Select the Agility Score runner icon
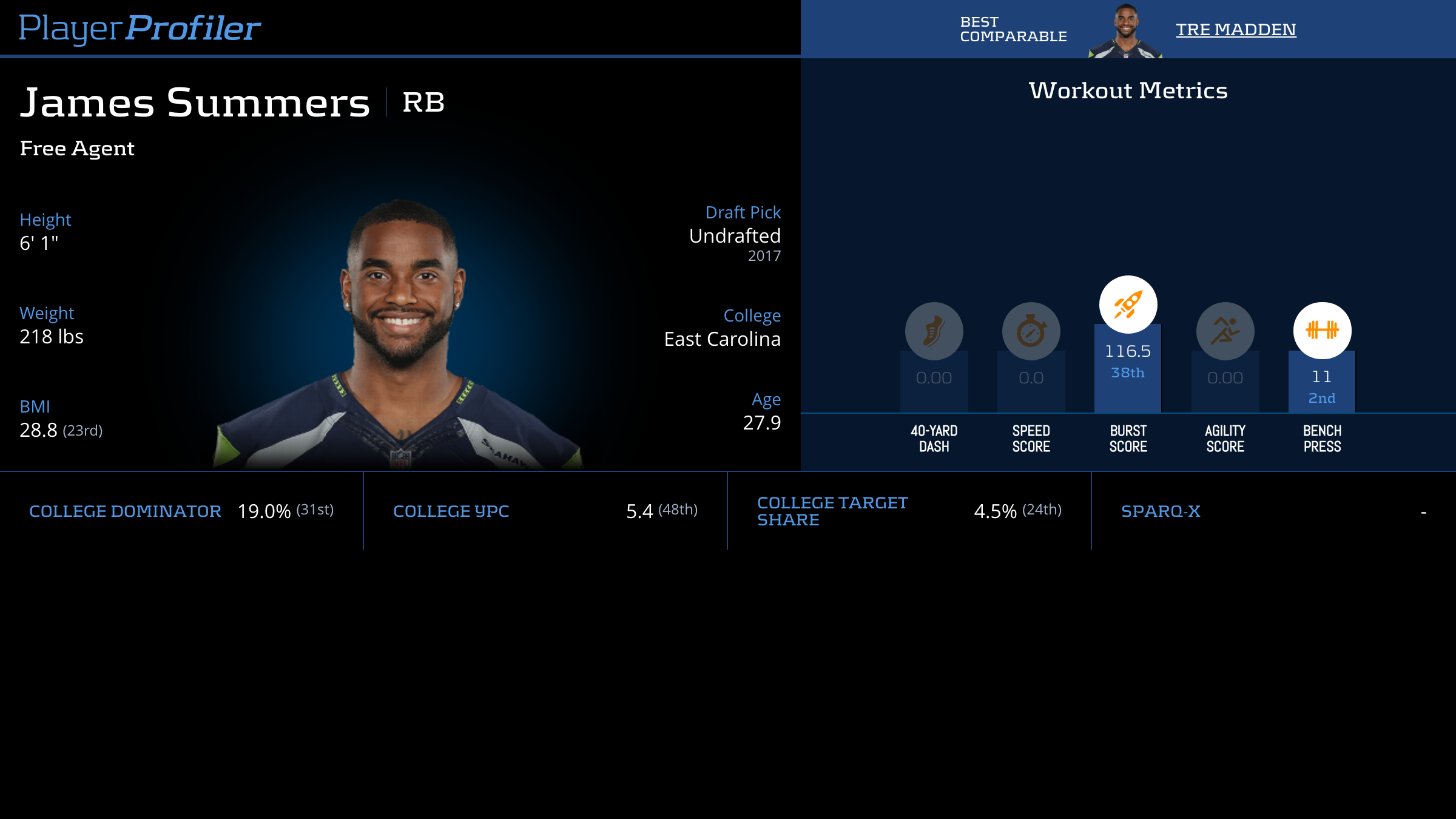The image size is (1456, 819). coord(1225,331)
